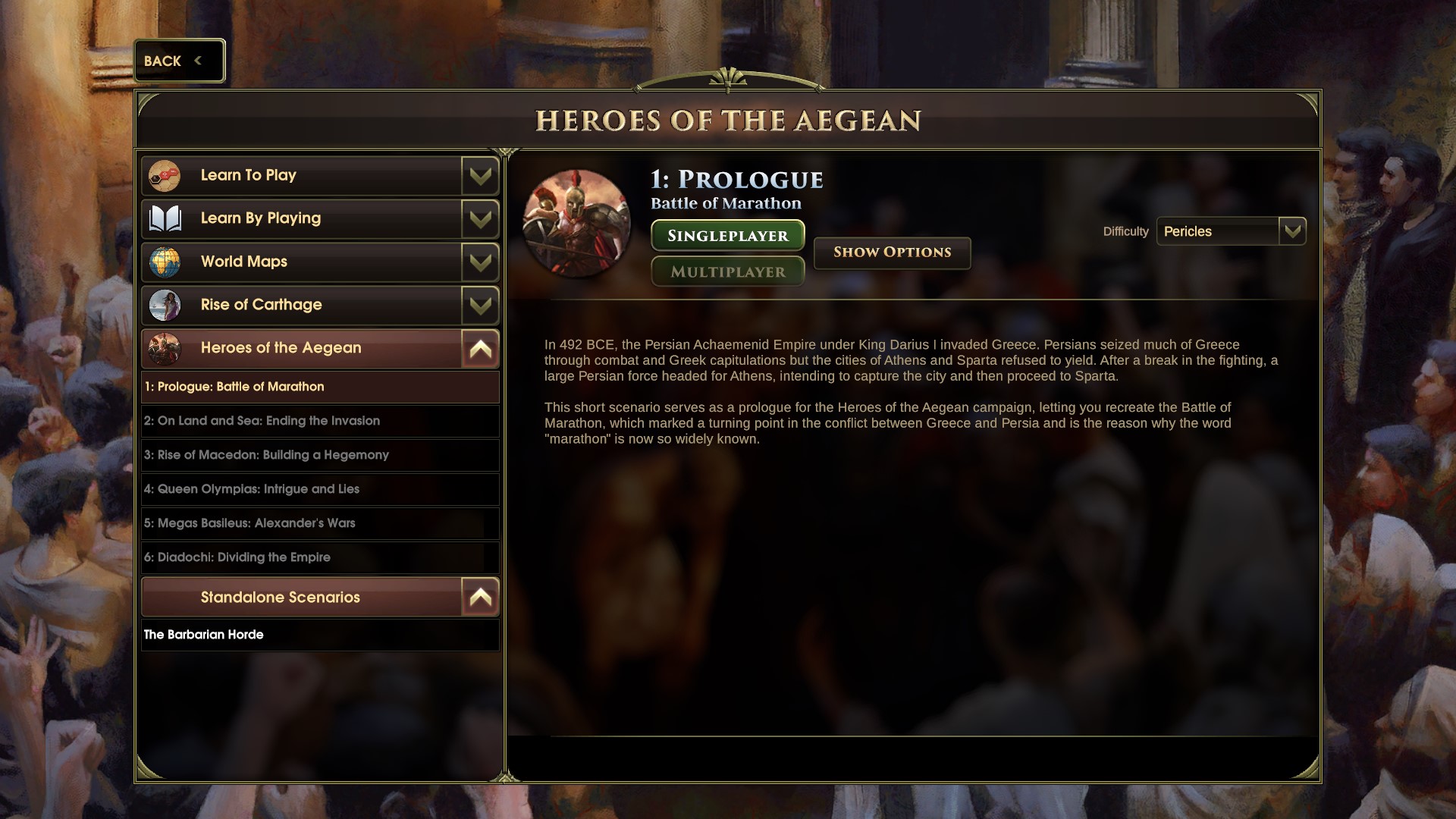Viewport: 1456px width, 819px height.
Task: Choose the Multiplayer button
Action: 727,271
